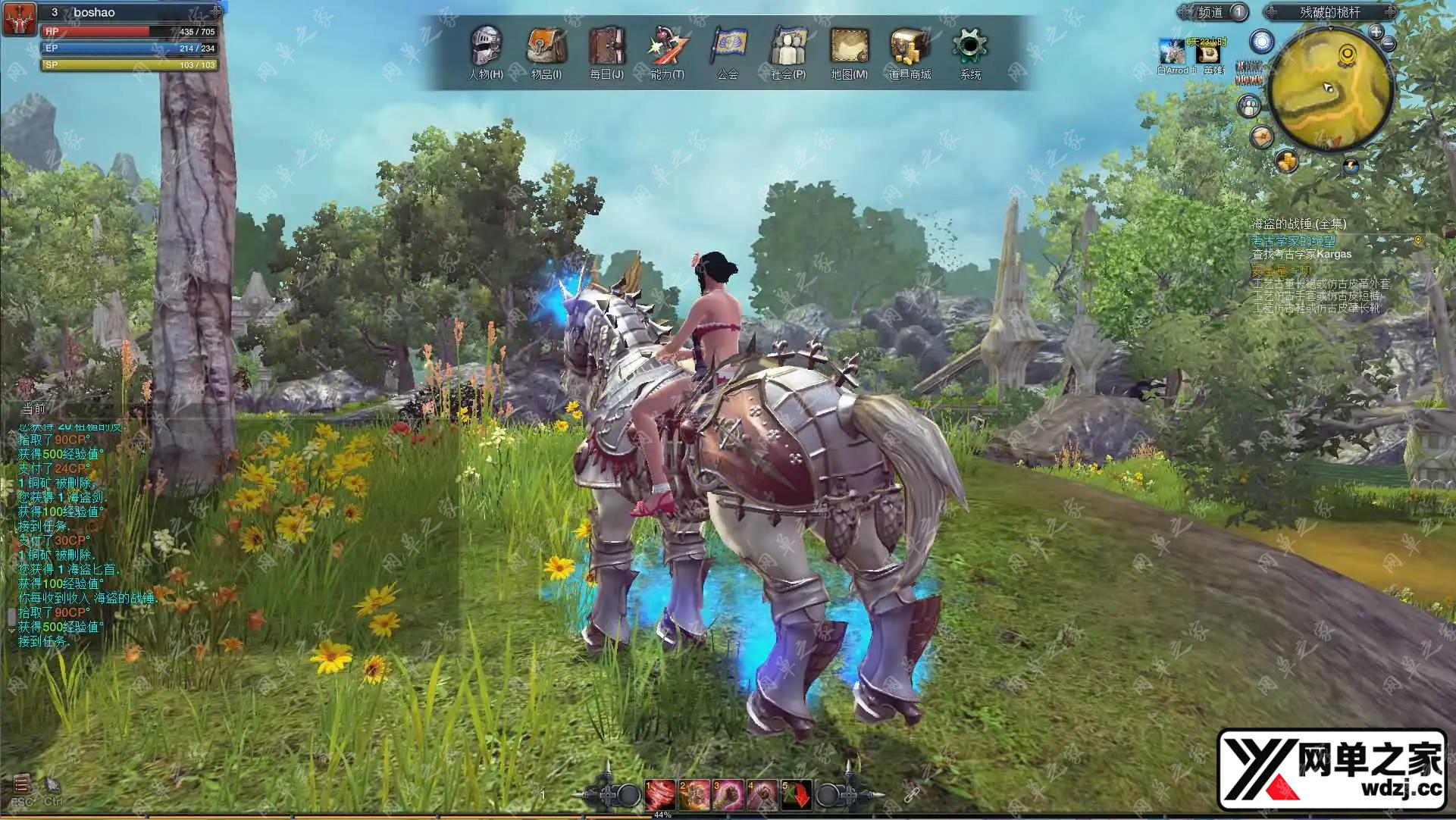Click the minimap's zoom-out minus button
Image resolution: width=1456 pixels, height=820 pixels.
point(1389,44)
